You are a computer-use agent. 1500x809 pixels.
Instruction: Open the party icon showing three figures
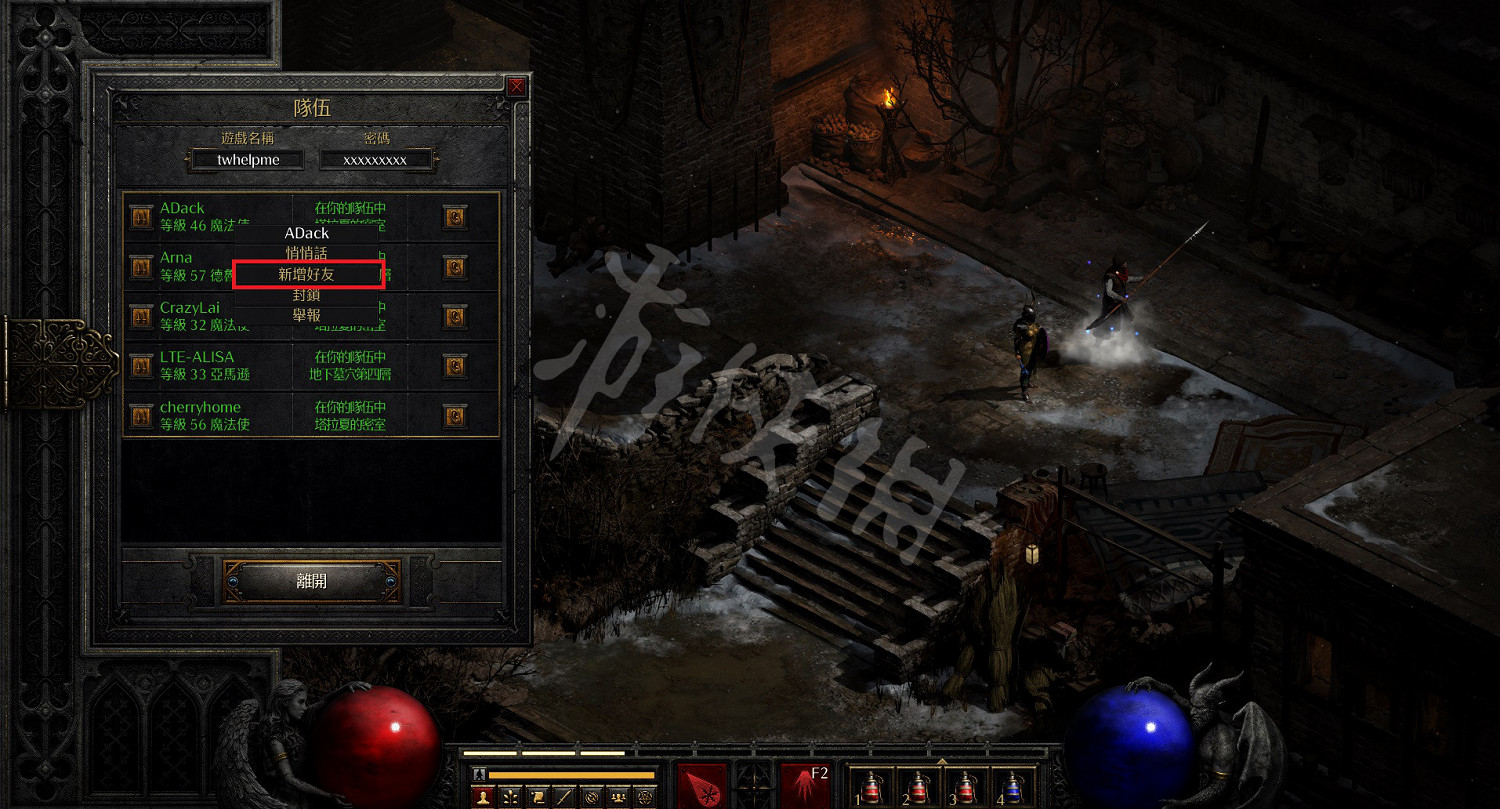[x=618, y=797]
